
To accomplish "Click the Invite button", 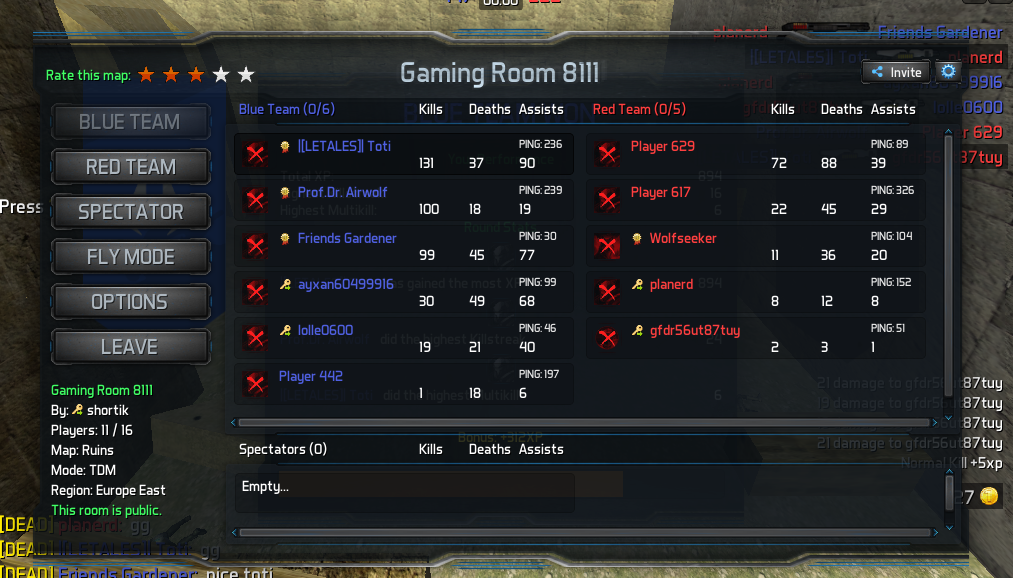I will (896, 72).
